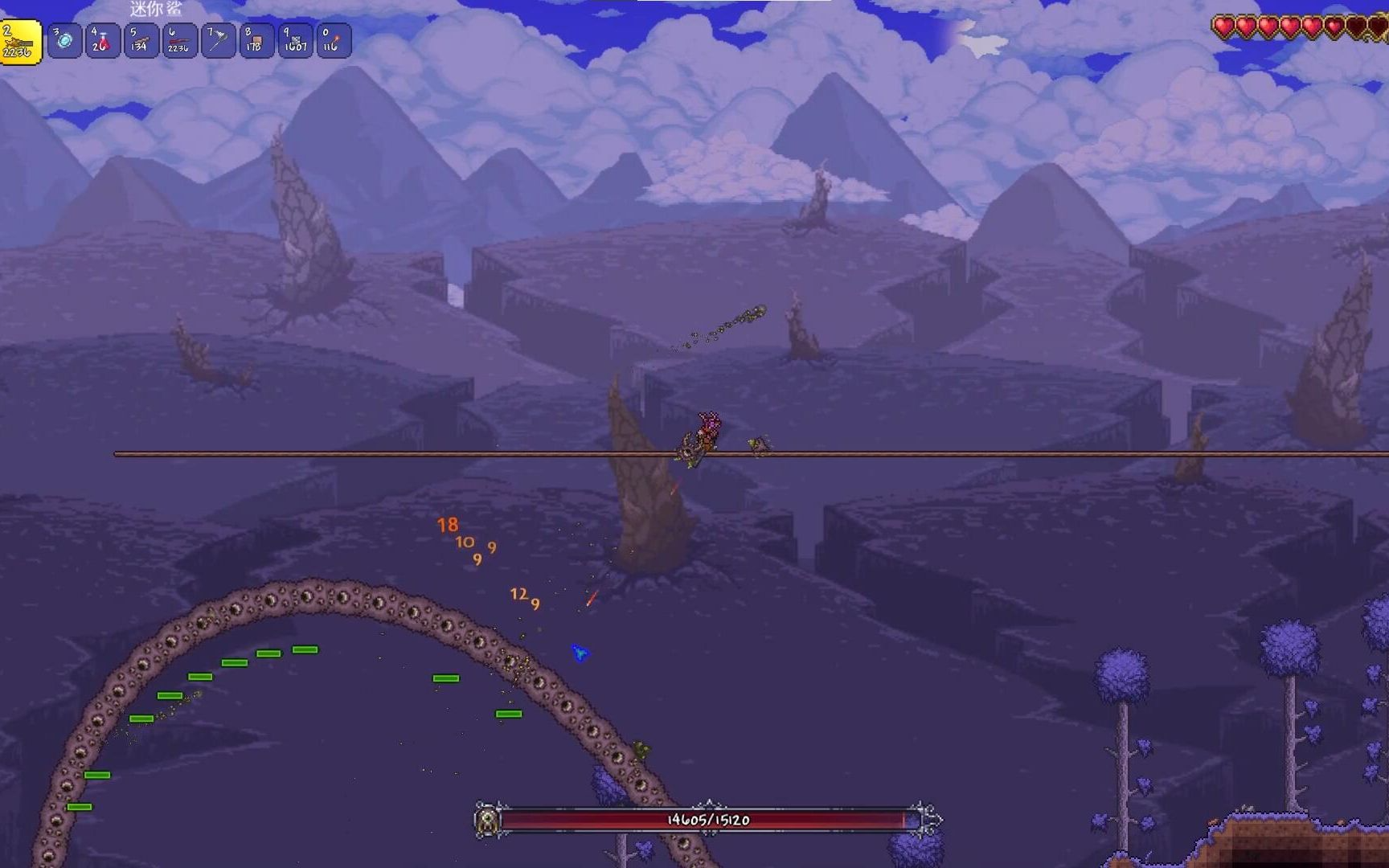Pick the red ammo slot numbered 6
The width and height of the screenshot is (1389, 868).
[178, 41]
